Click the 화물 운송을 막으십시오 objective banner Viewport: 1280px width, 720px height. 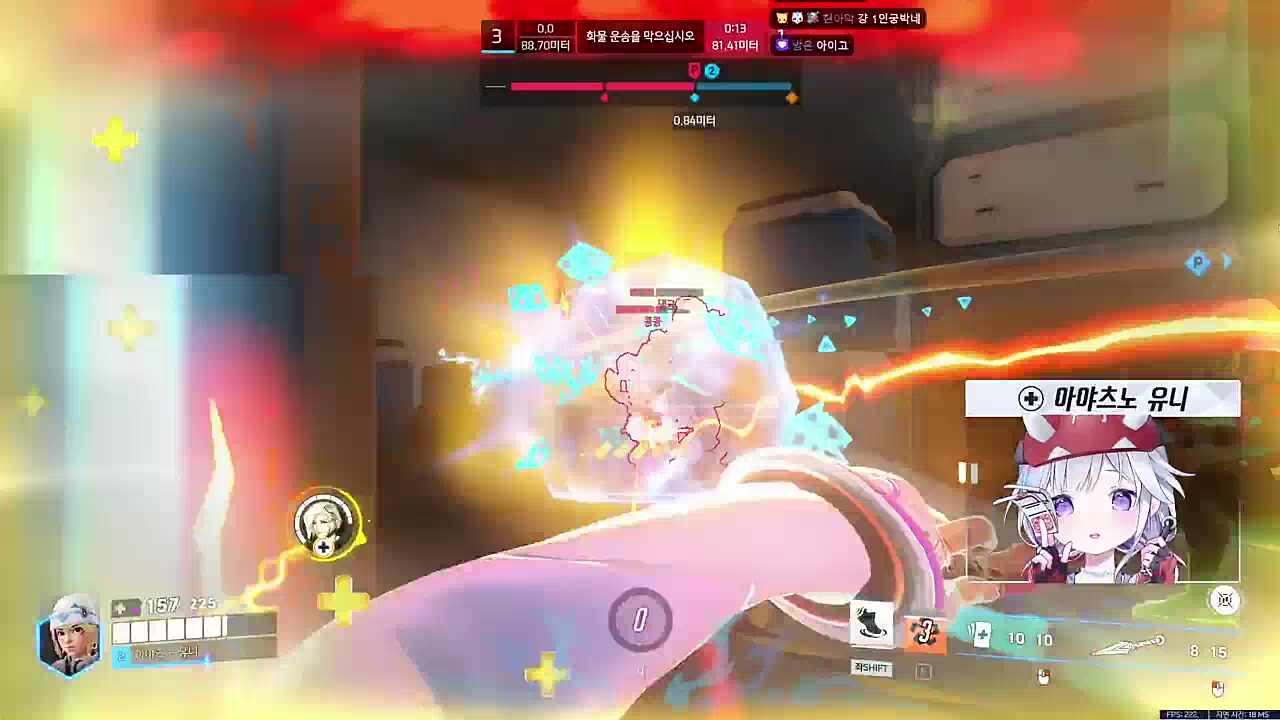[642, 36]
